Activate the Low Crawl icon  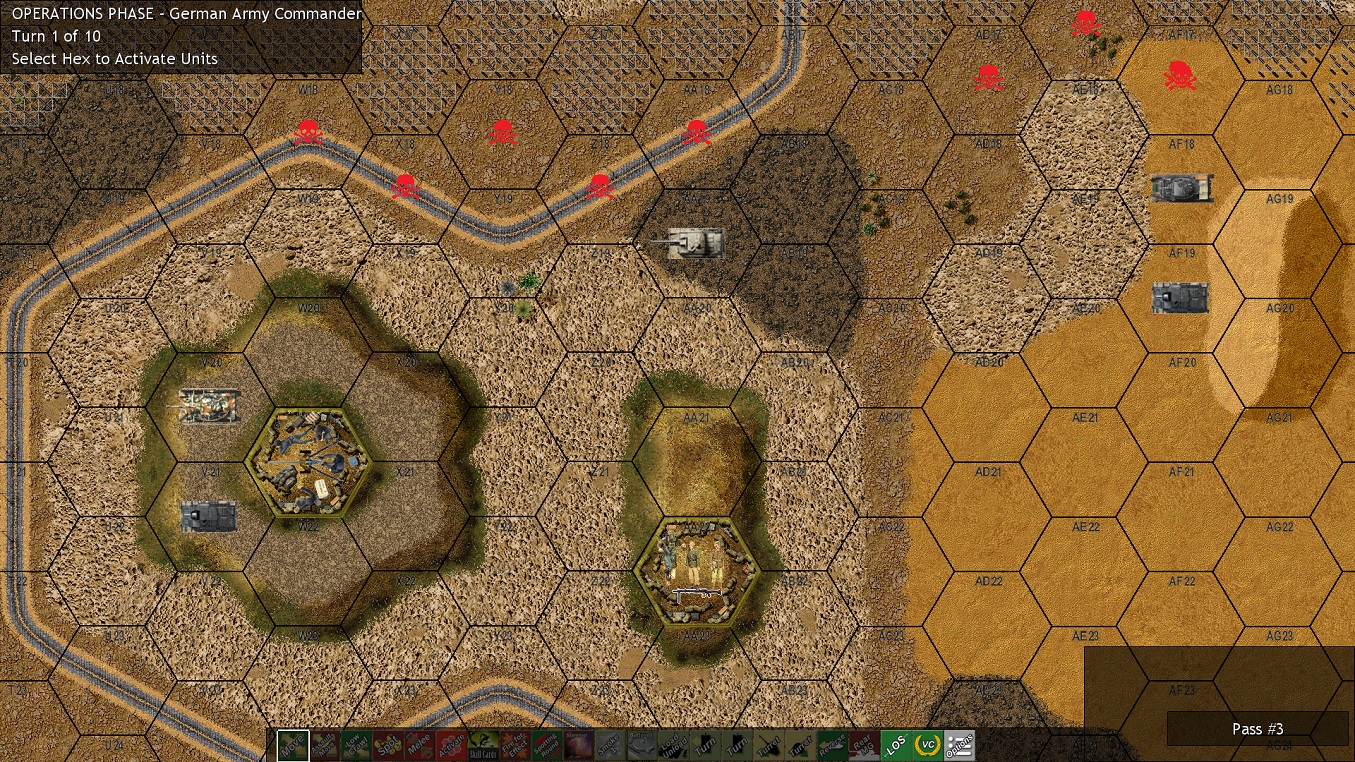pyautogui.click(x=354, y=745)
